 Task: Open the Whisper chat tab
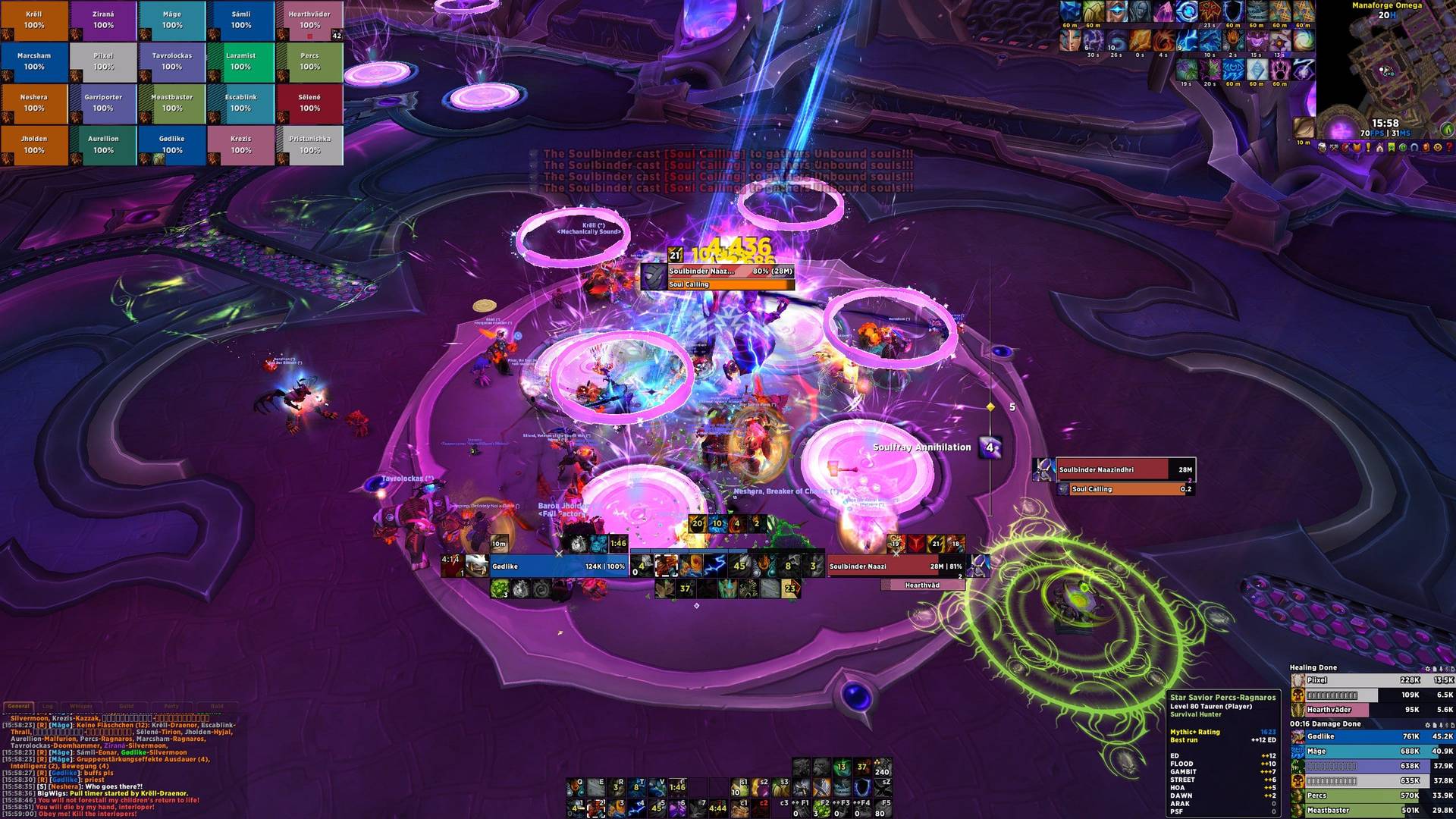(81, 706)
